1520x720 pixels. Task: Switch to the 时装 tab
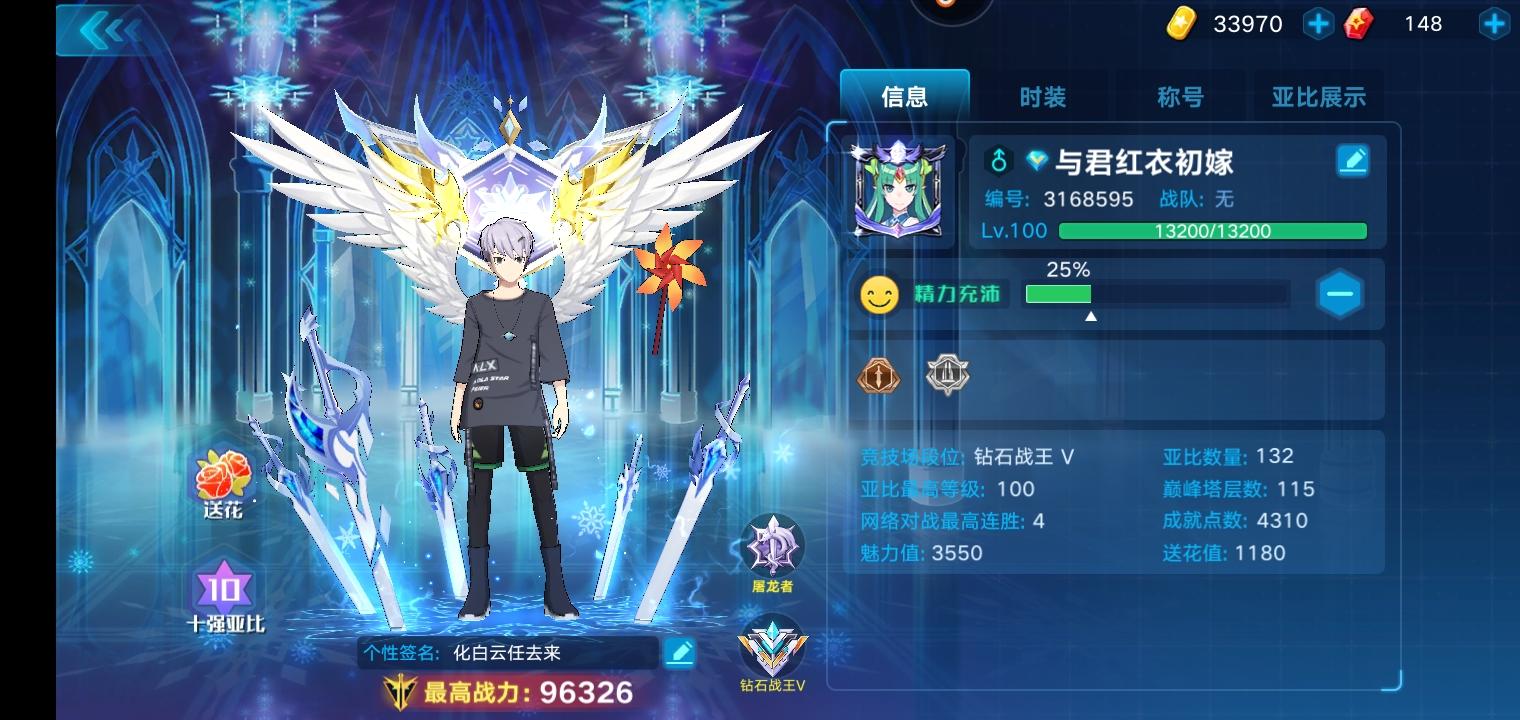tap(1043, 97)
